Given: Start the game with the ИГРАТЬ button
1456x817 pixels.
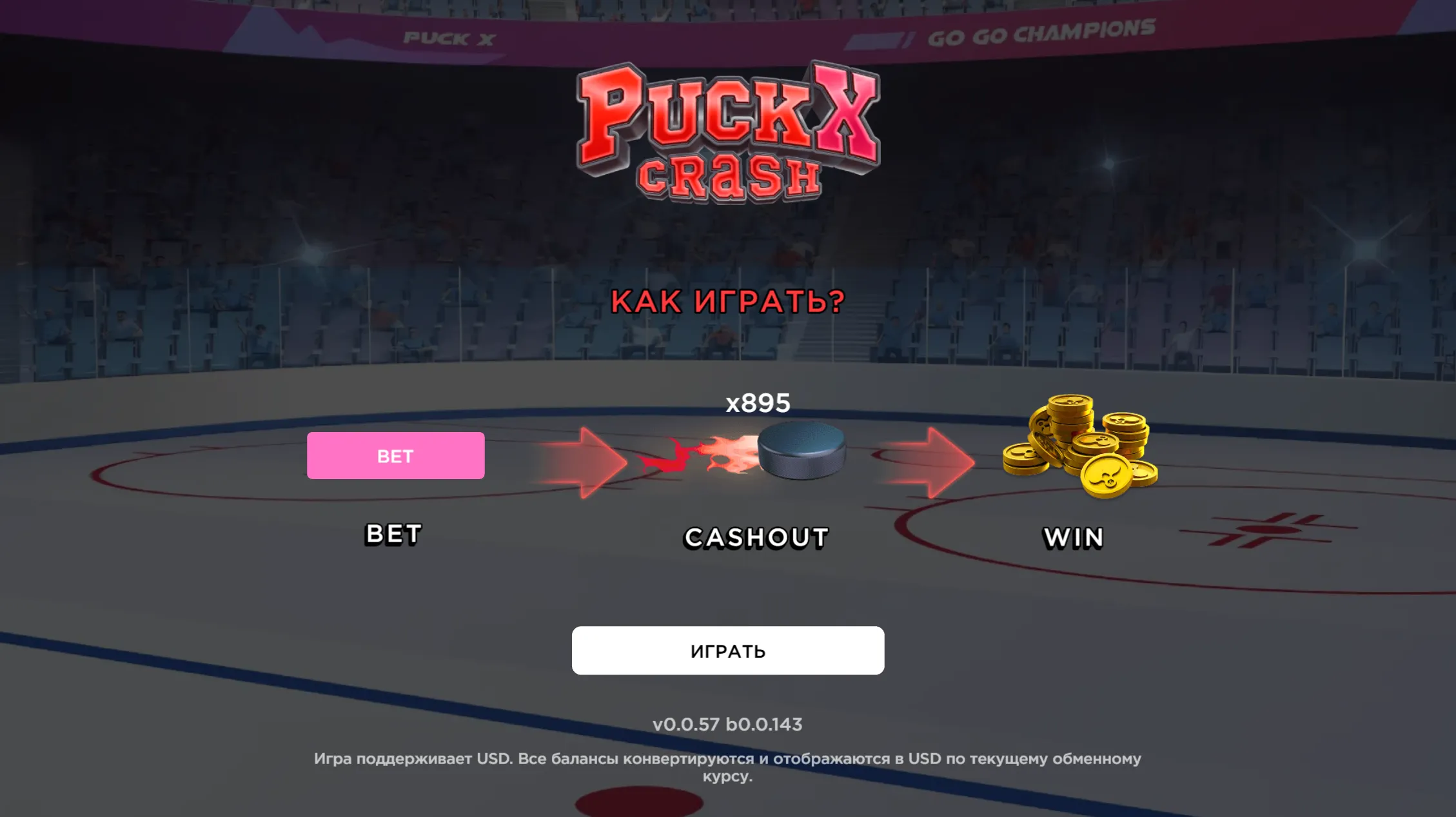Looking at the screenshot, I should (x=727, y=651).
